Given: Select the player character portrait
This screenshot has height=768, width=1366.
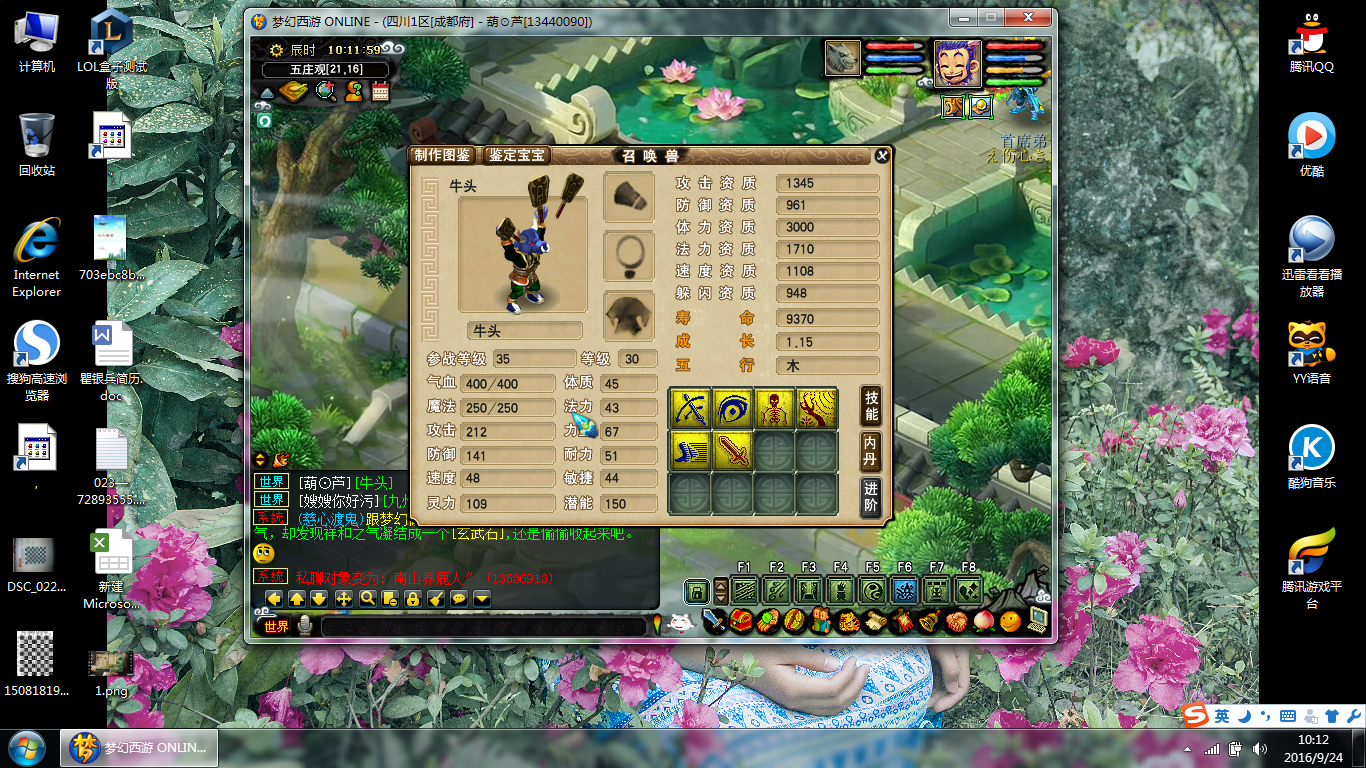Looking at the screenshot, I should click(957, 64).
